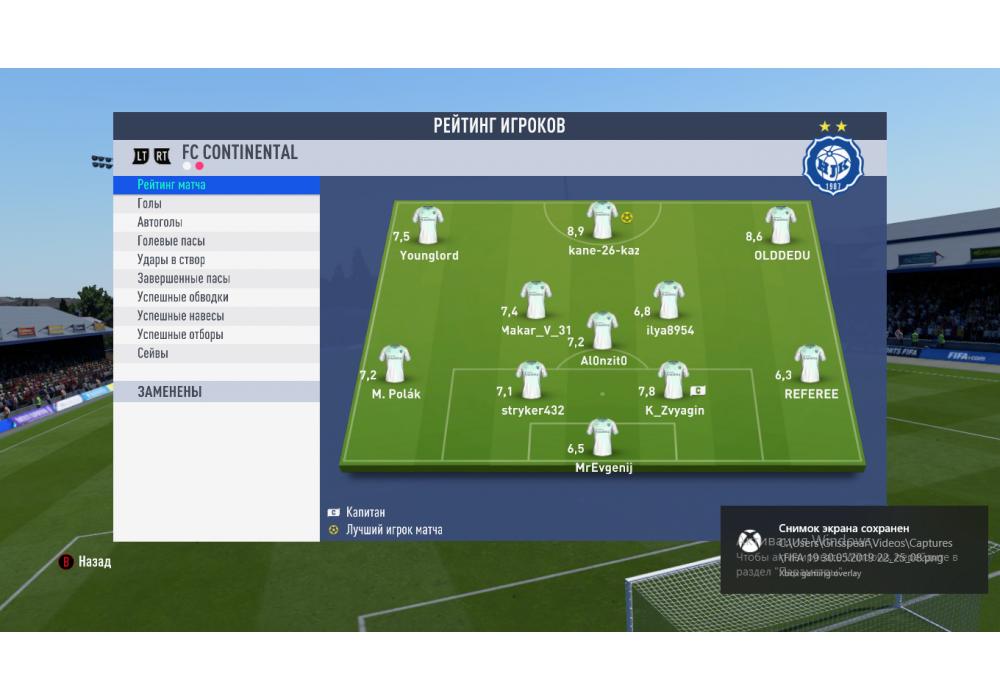Choose player stryker432 on the pitch
Image resolution: width=1000 pixels, height=700 pixels.
point(532,380)
